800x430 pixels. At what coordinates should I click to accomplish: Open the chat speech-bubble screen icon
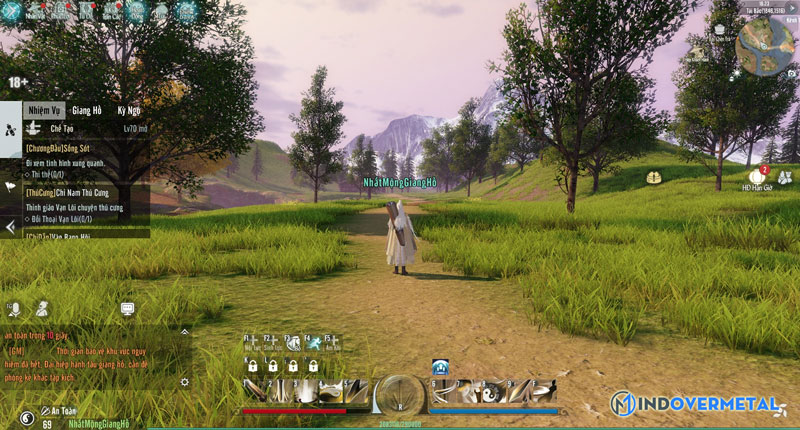coord(127,308)
